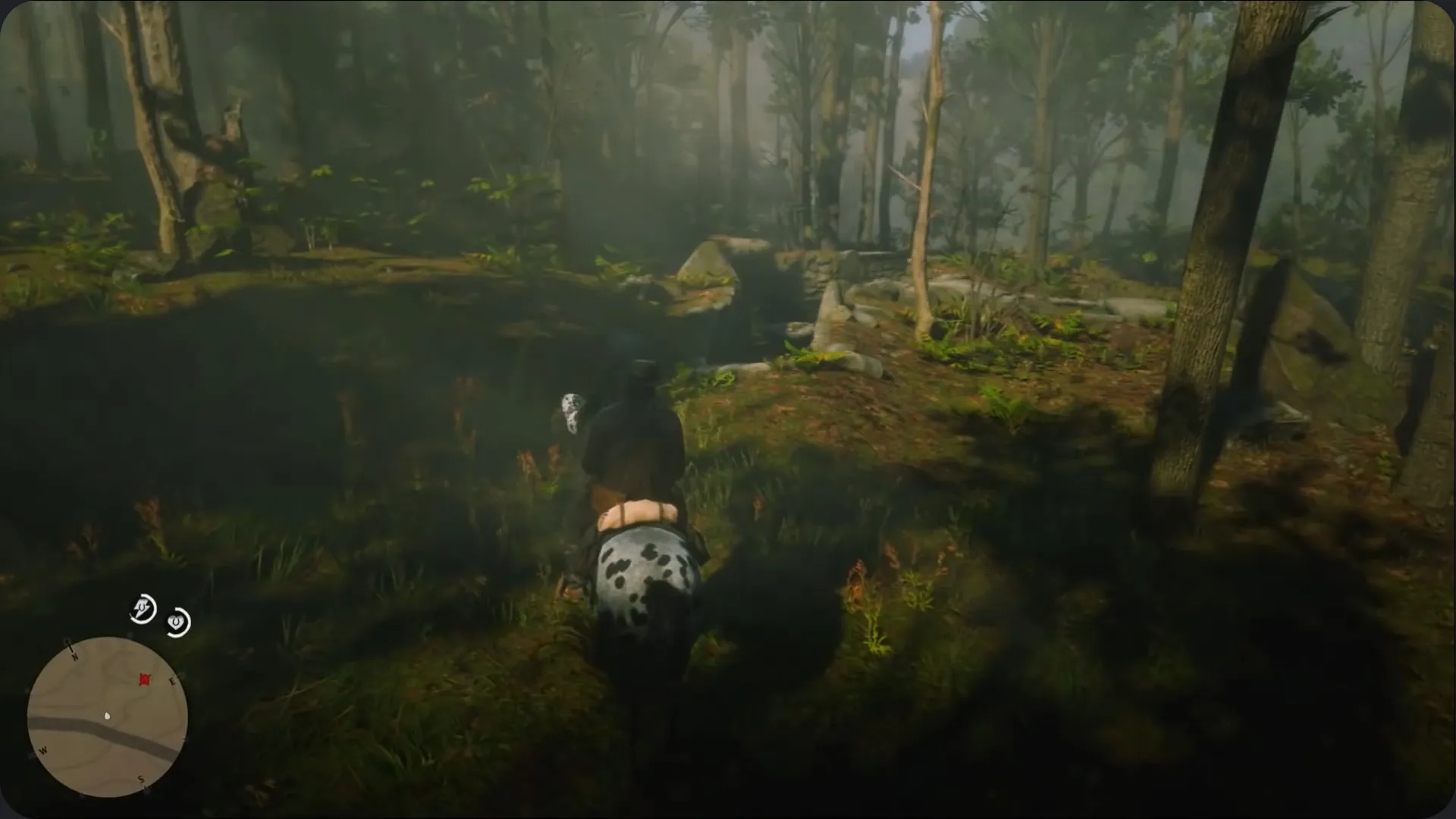Click the white player arrow on the minimap
The image size is (1456, 819).
107,716
